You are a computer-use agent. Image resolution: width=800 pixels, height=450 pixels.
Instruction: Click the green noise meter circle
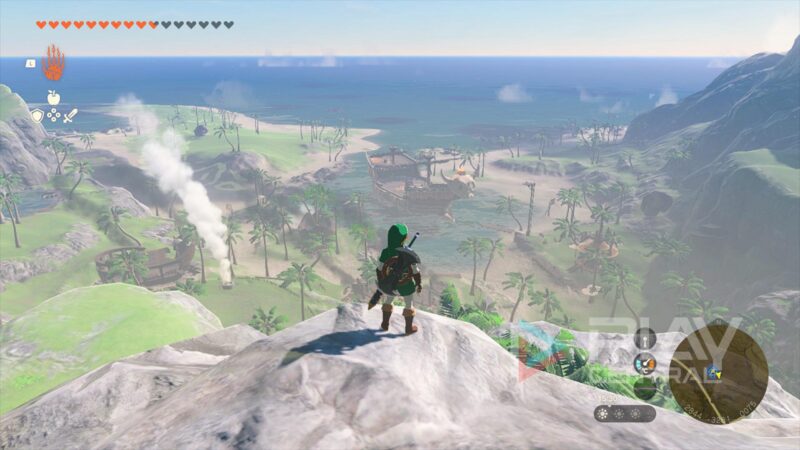[x=645, y=387]
